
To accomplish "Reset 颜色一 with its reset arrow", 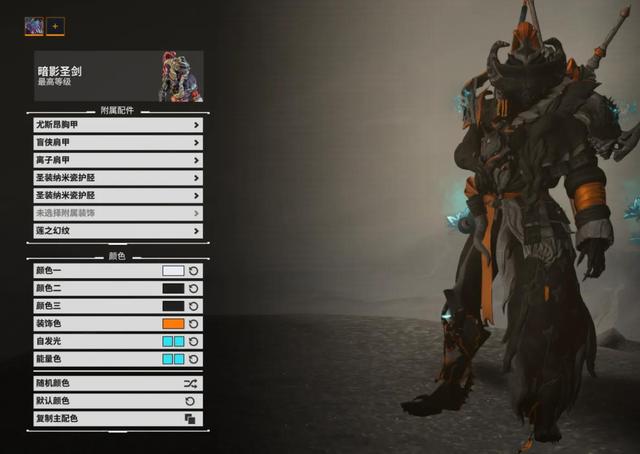I will tap(194, 270).
